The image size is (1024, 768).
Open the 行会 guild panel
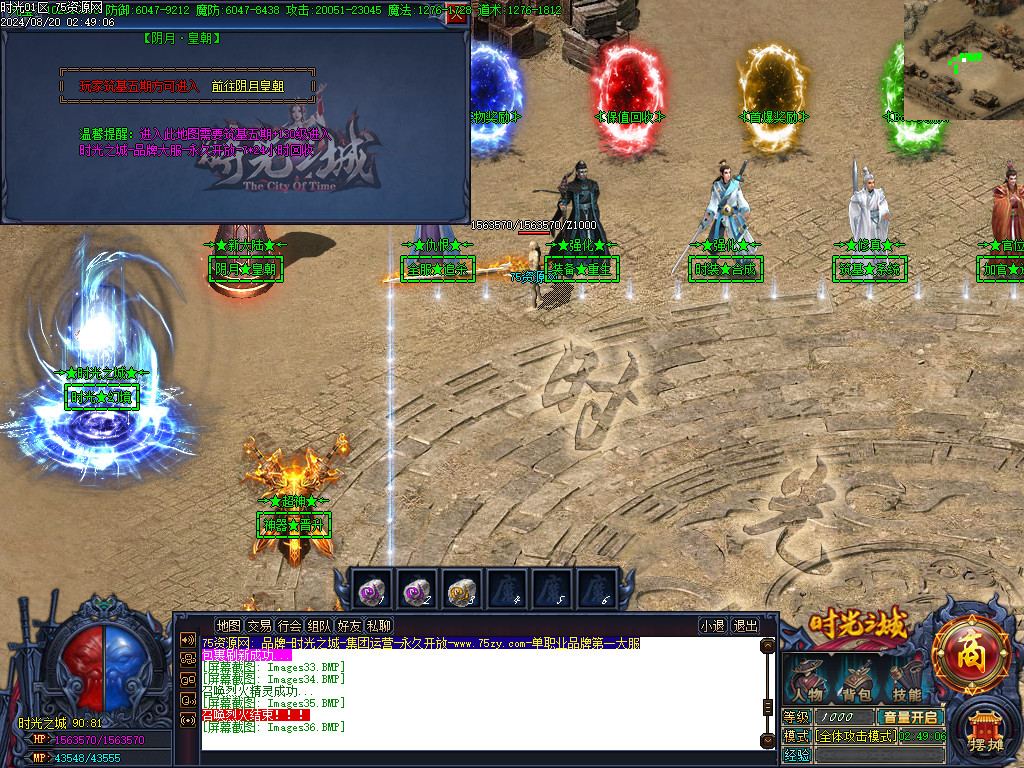(289, 626)
